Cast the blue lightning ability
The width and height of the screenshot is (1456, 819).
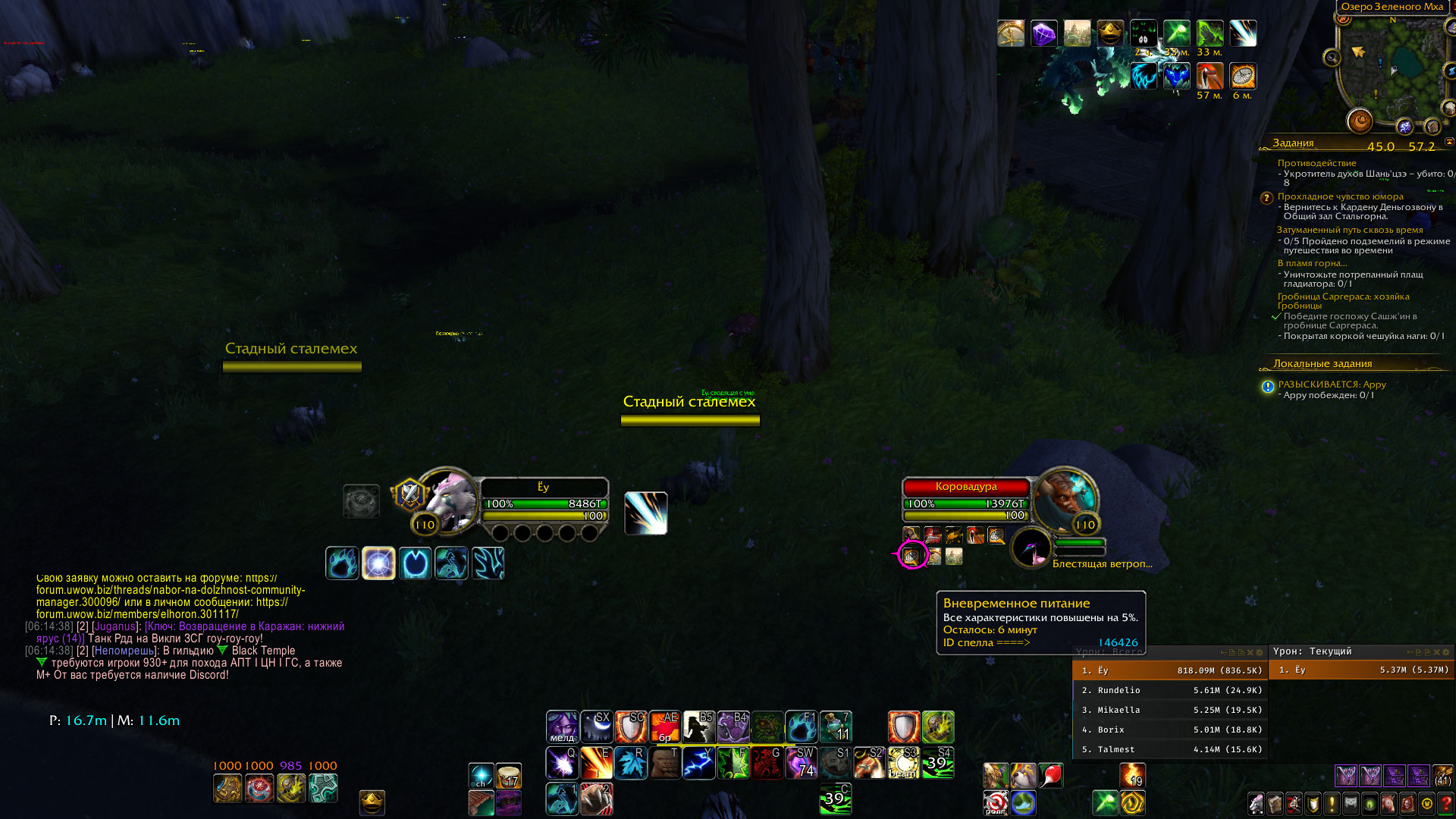[698, 763]
